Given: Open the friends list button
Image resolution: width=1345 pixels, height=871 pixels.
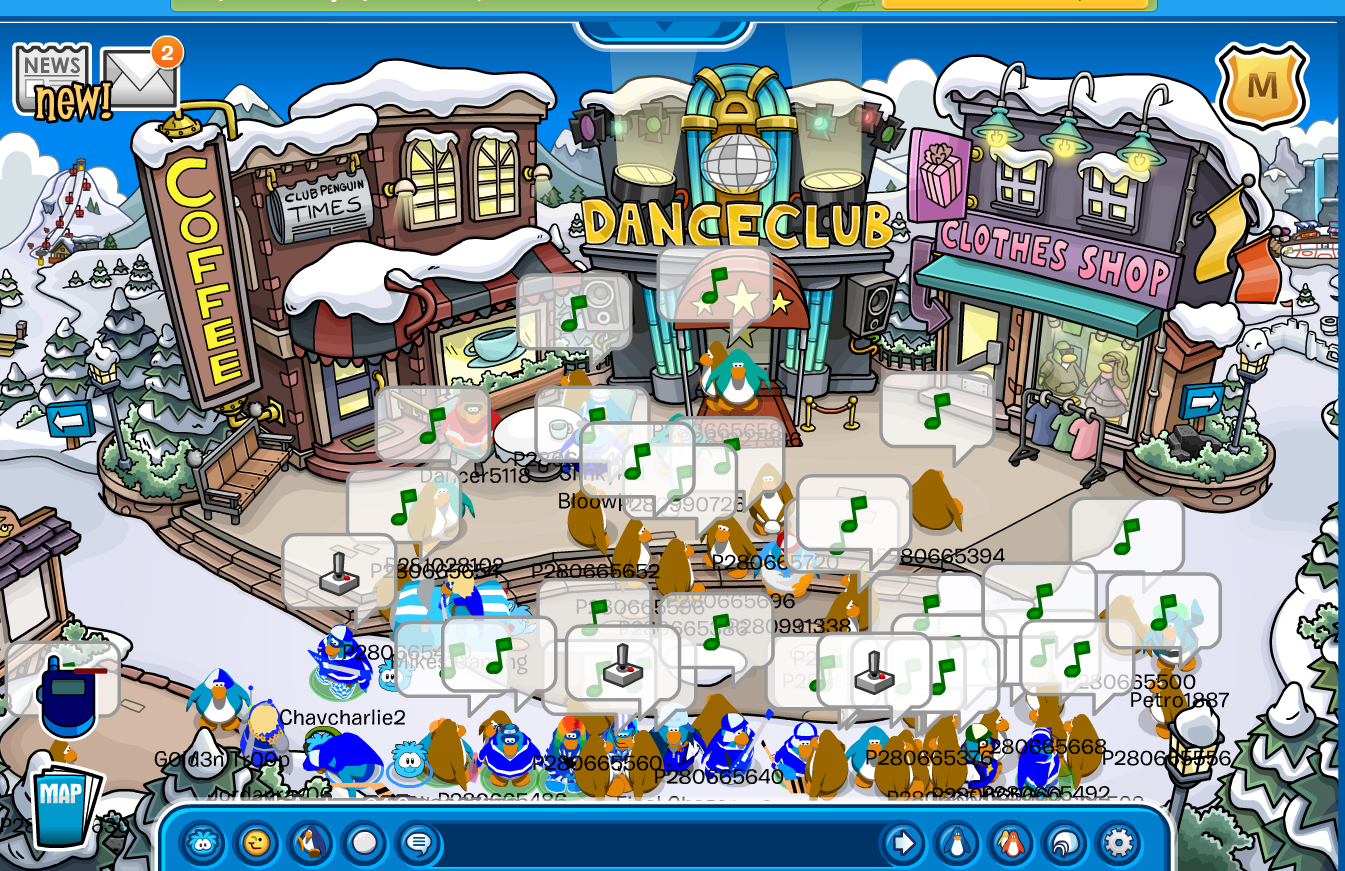Looking at the screenshot, I should click(x=1011, y=843).
